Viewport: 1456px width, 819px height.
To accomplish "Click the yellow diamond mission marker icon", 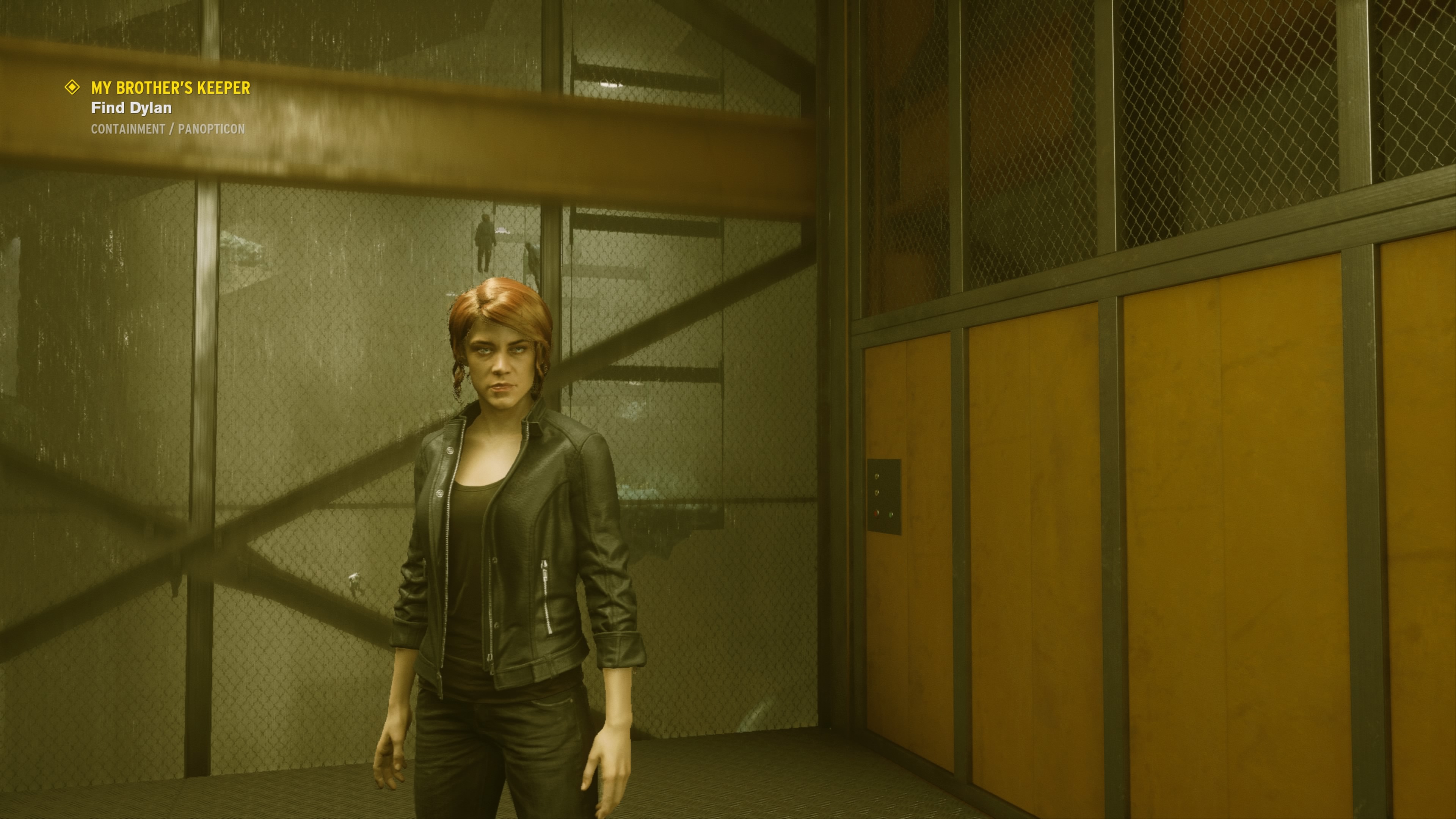I will [72, 87].
